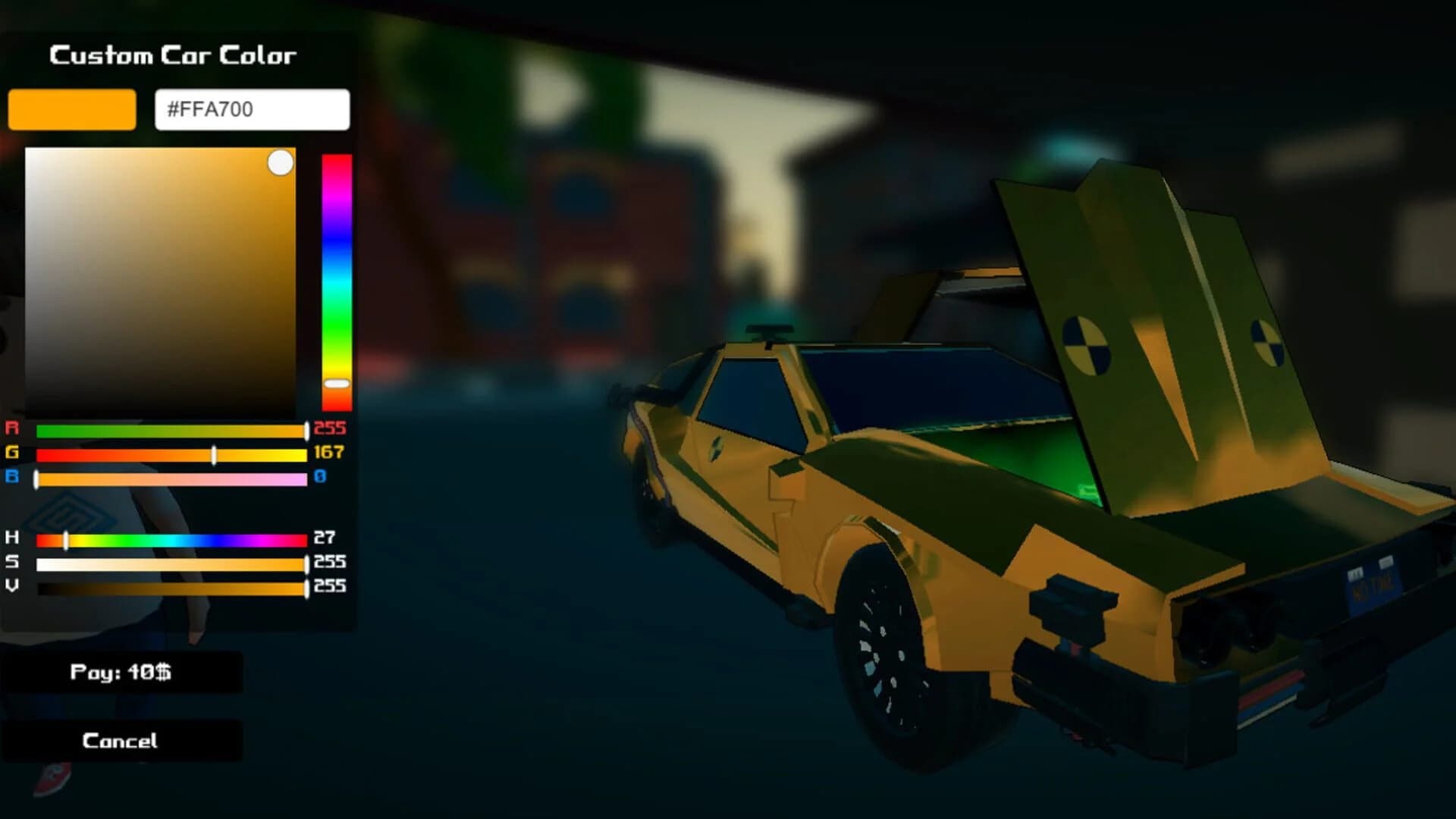Click the hex color input showing #FFA700
Viewport: 1456px width, 819px height.
pyautogui.click(x=253, y=110)
